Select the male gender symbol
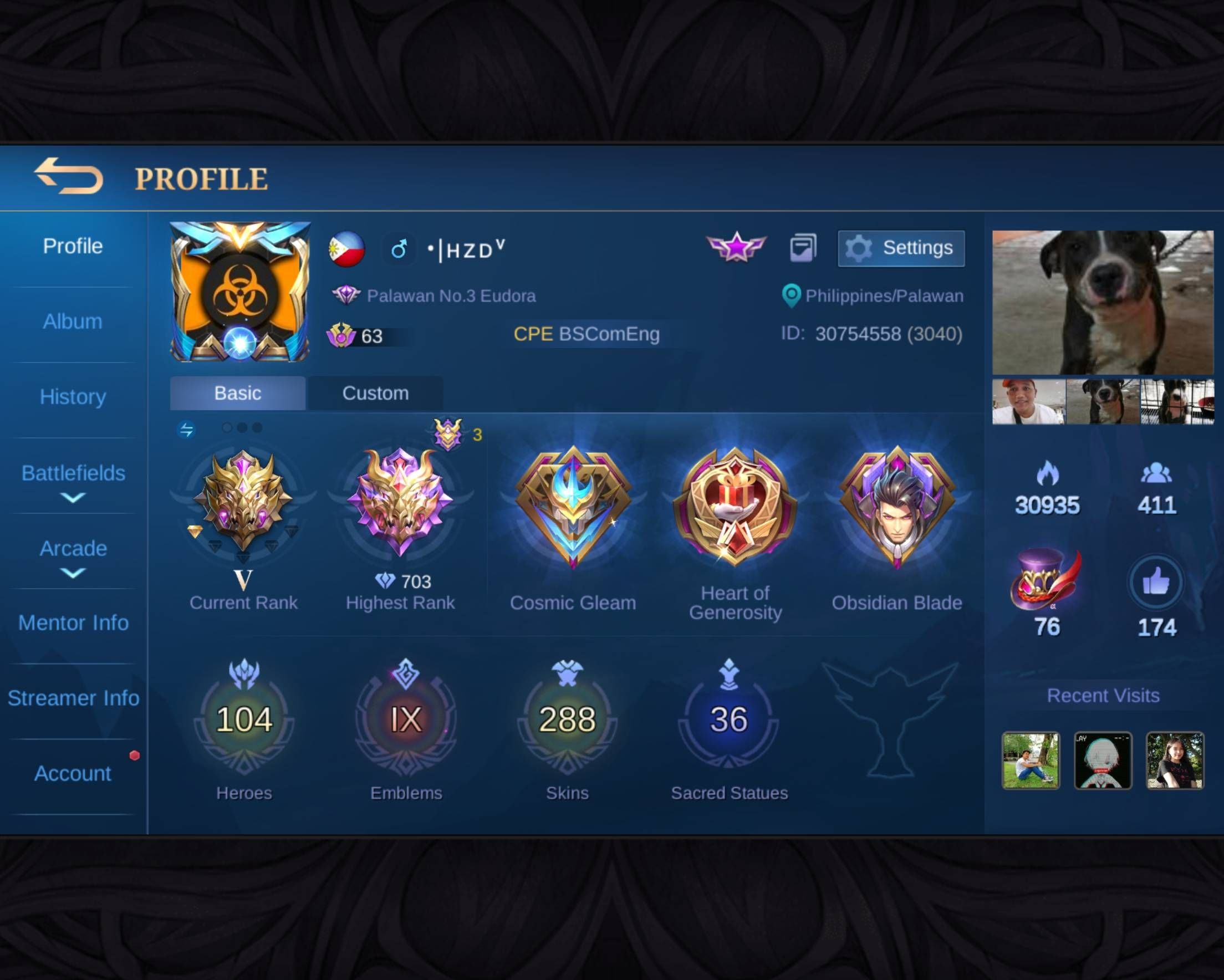1224x980 pixels. click(399, 249)
